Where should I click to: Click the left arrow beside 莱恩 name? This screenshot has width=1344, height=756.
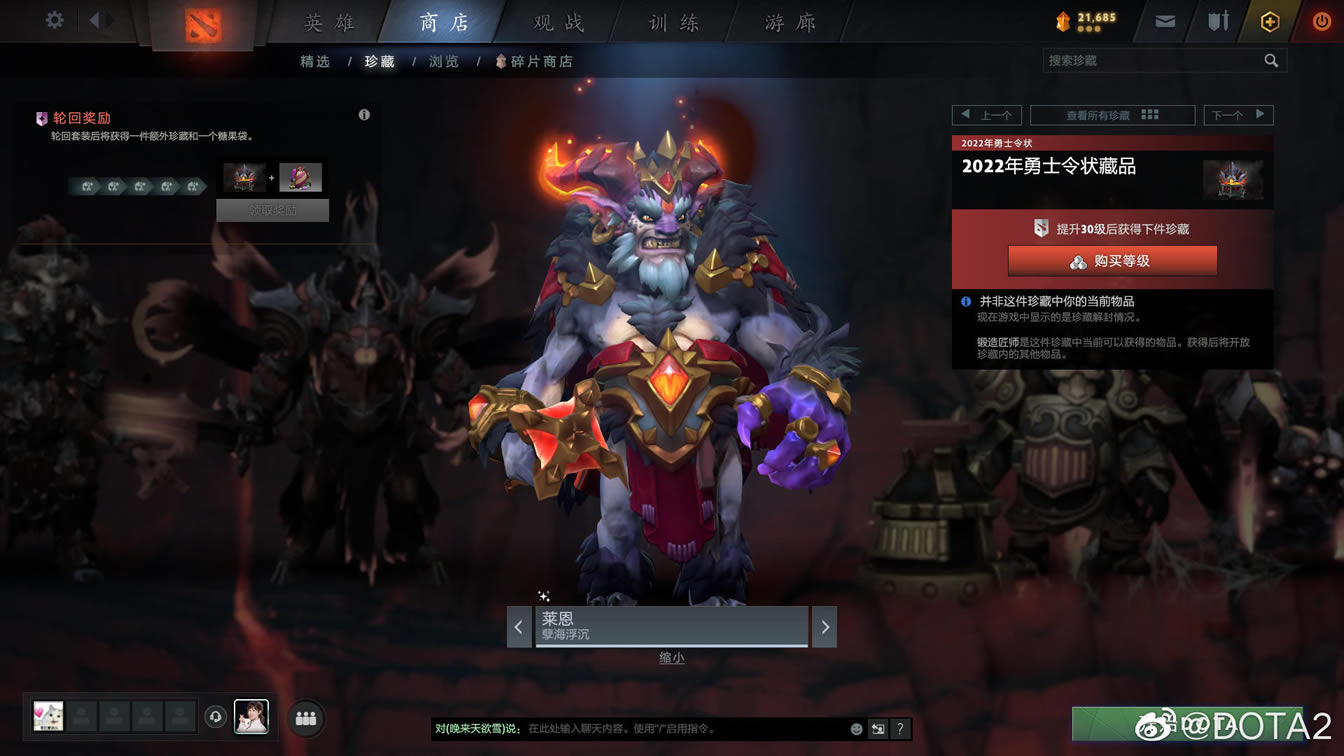pos(519,626)
